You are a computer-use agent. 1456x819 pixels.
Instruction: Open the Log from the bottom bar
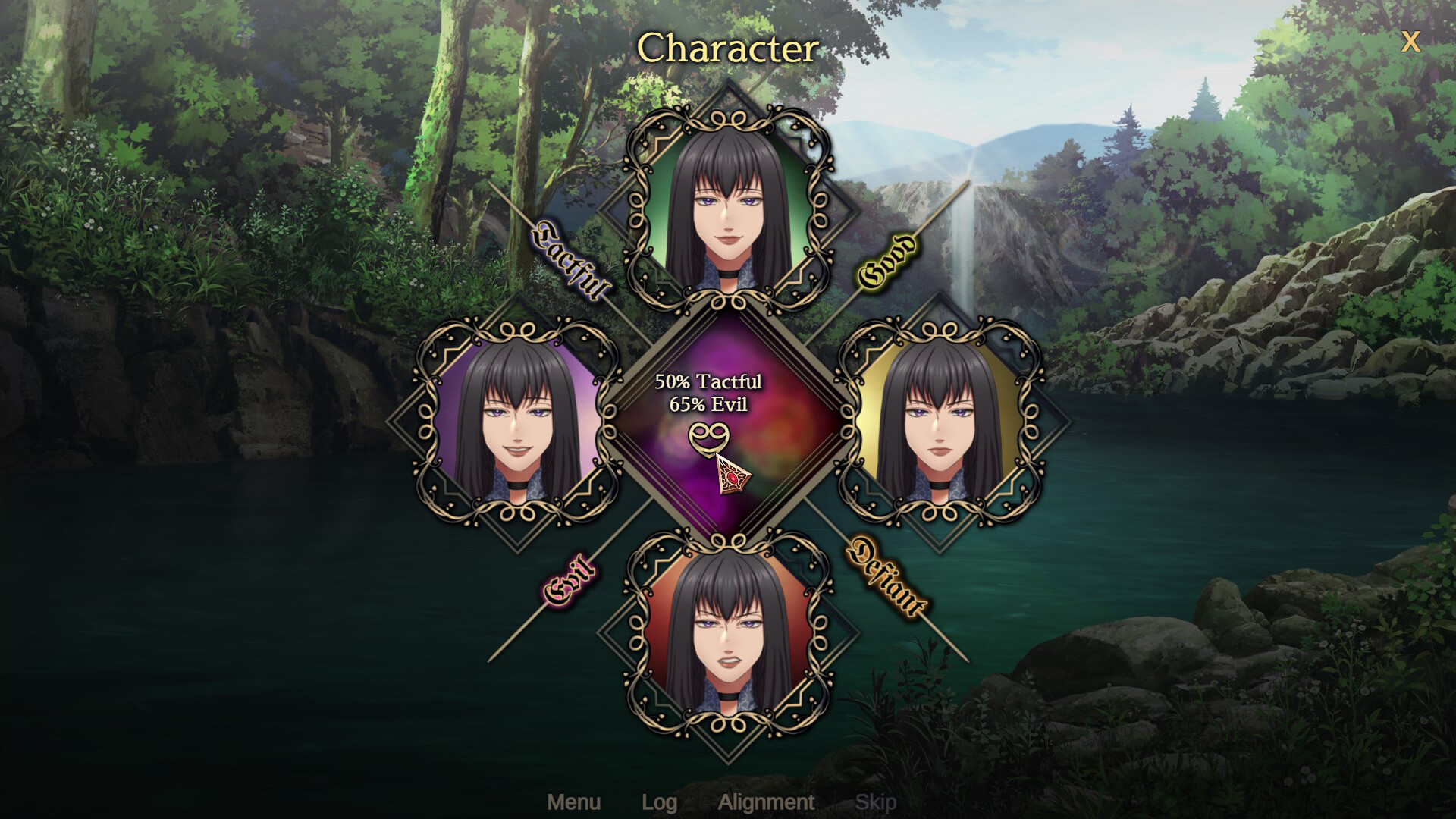tap(661, 802)
